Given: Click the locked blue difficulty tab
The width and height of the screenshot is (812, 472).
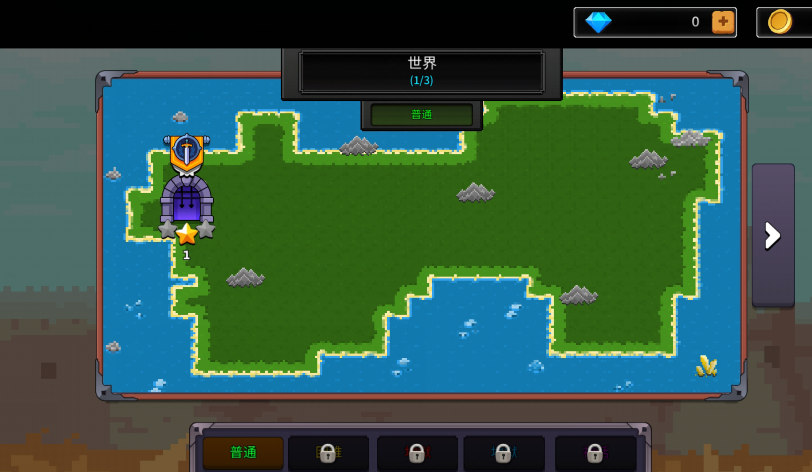Looking at the screenshot, I should 503,453.
